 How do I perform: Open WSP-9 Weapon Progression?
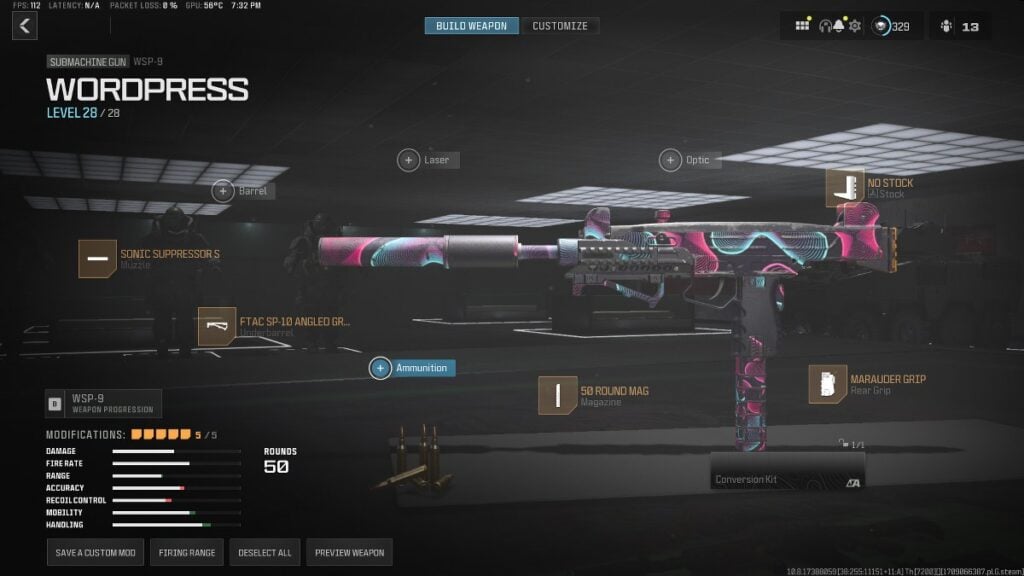[x=103, y=403]
